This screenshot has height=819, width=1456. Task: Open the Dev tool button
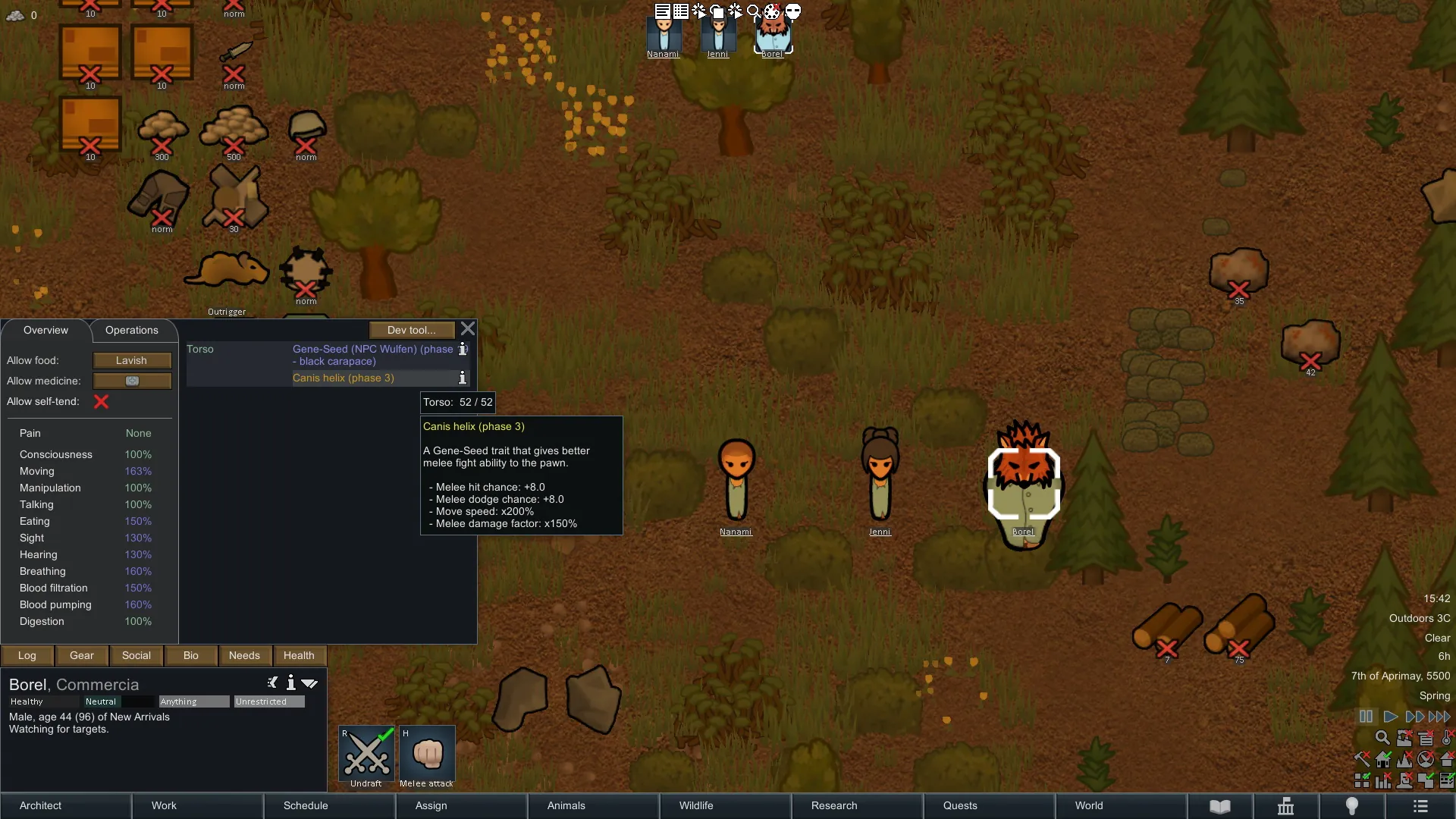tap(411, 331)
